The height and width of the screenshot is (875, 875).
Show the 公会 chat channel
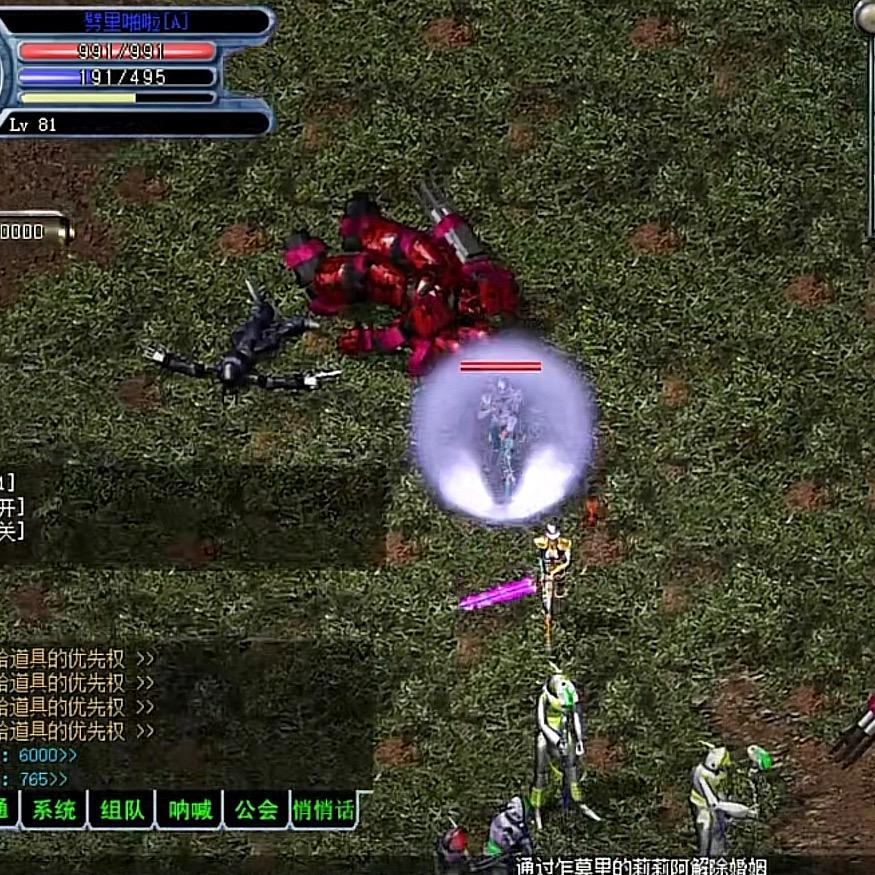click(x=256, y=809)
